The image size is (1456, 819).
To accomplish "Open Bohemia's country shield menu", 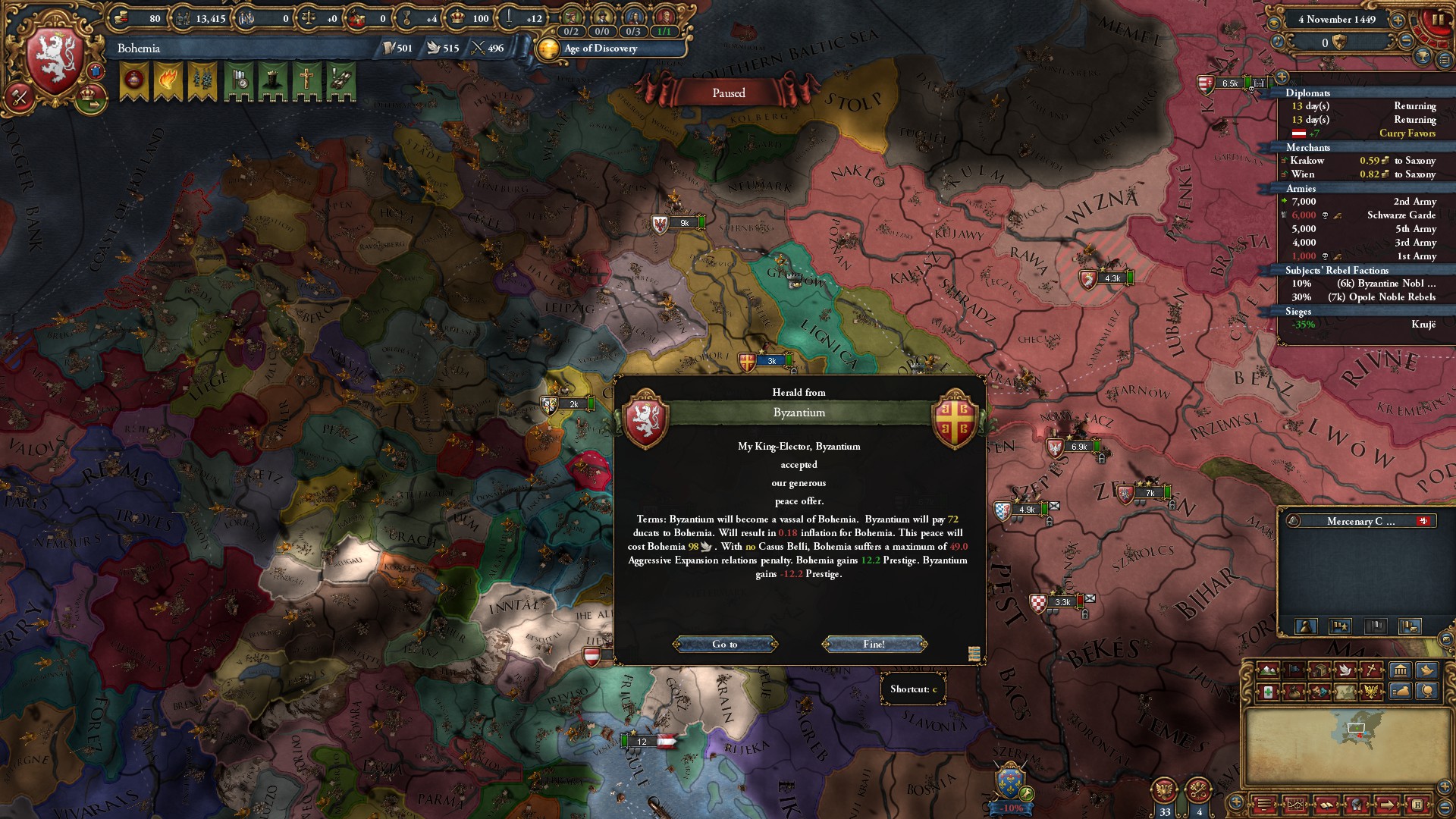I will pyautogui.click(x=55, y=60).
